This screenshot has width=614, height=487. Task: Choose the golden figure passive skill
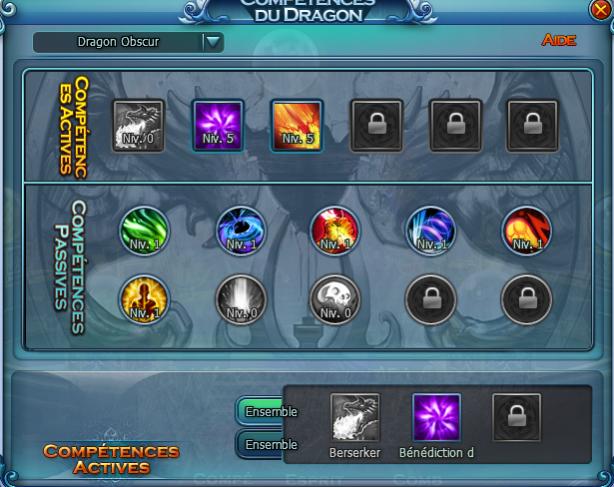point(144,299)
